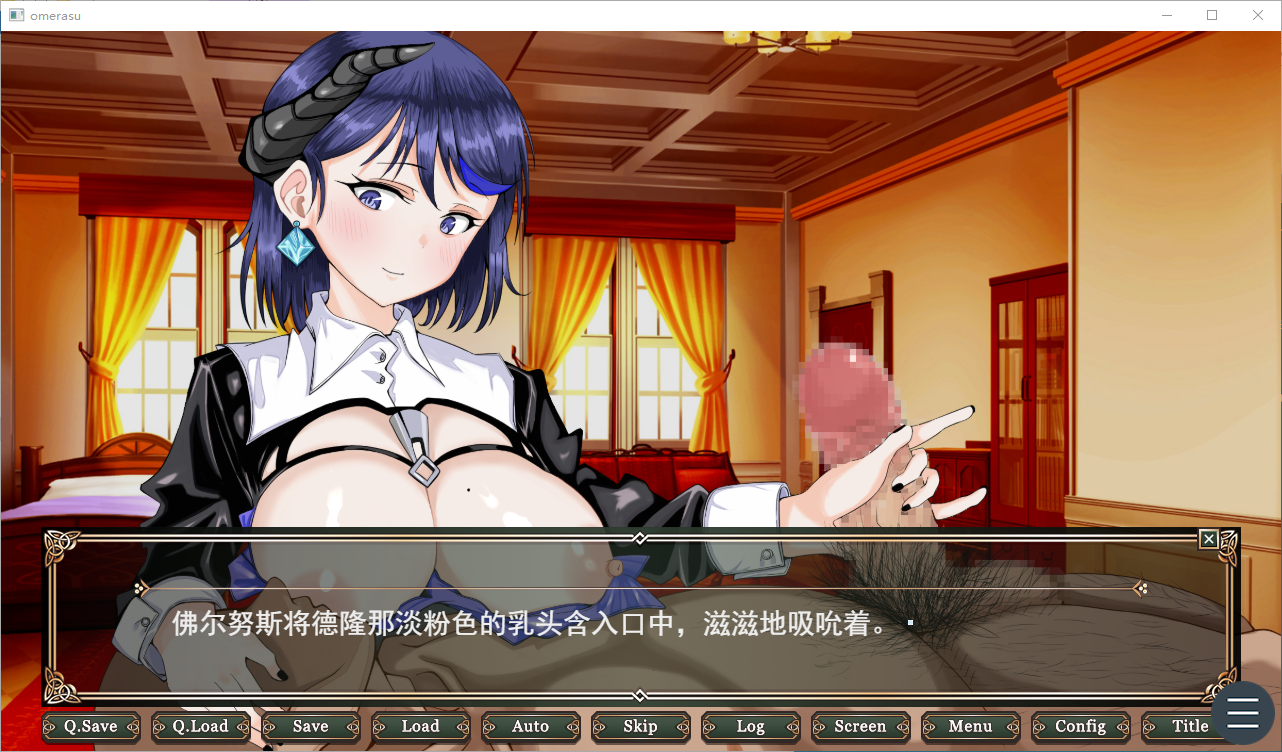This screenshot has width=1282, height=752.
Task: Activate the Skip button
Action: pos(640,727)
